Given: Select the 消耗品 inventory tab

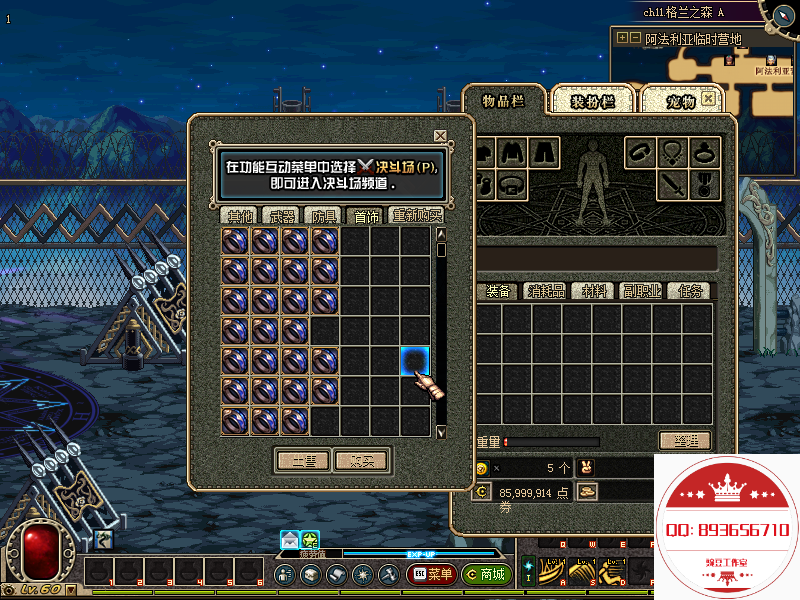Looking at the screenshot, I should (546, 291).
